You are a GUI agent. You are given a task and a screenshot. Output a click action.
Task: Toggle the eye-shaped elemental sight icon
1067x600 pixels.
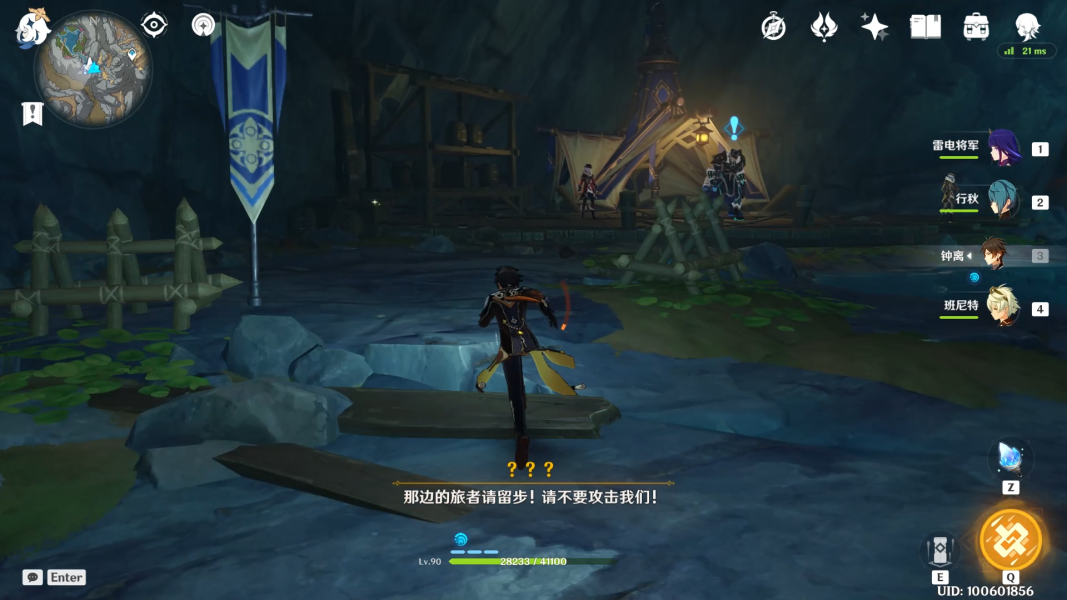[154, 25]
